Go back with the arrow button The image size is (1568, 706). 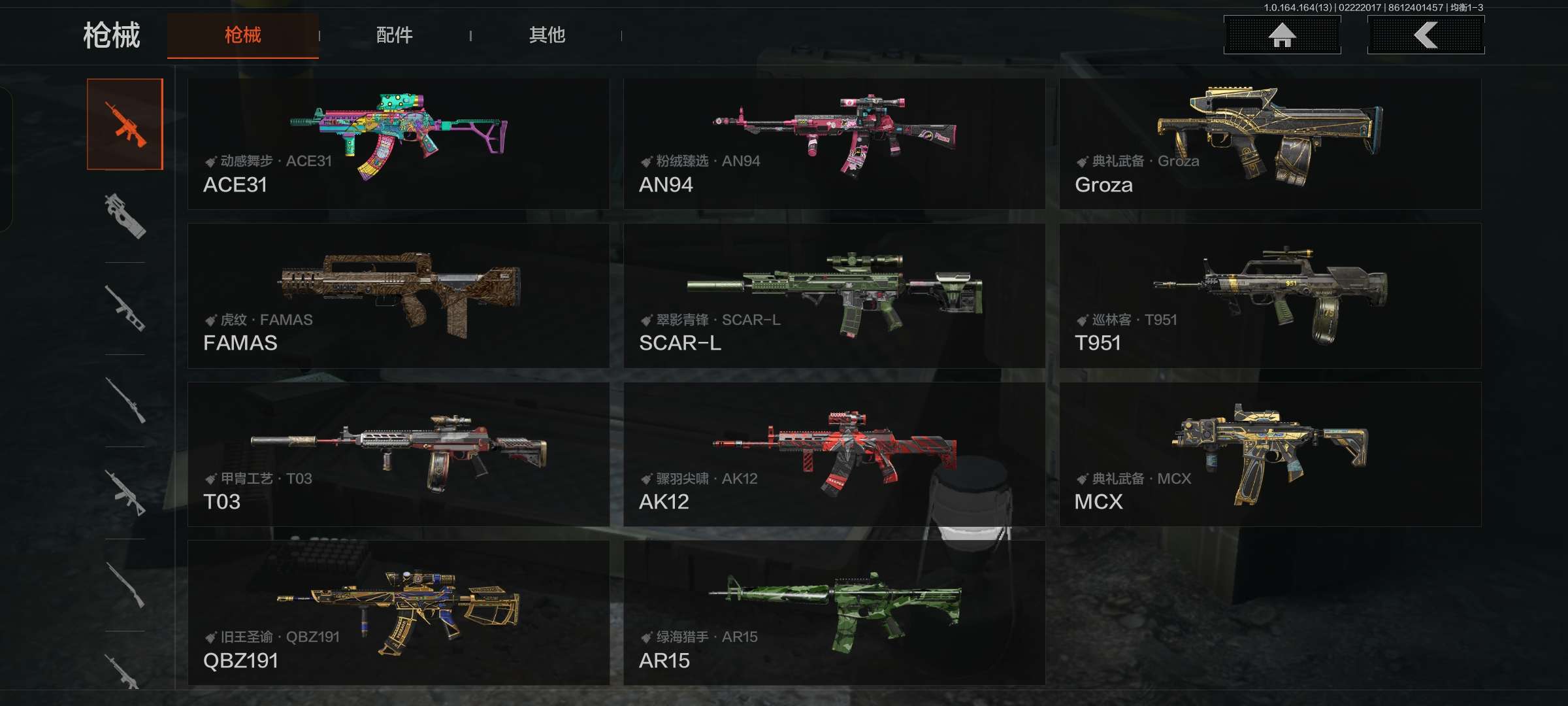click(x=1426, y=35)
